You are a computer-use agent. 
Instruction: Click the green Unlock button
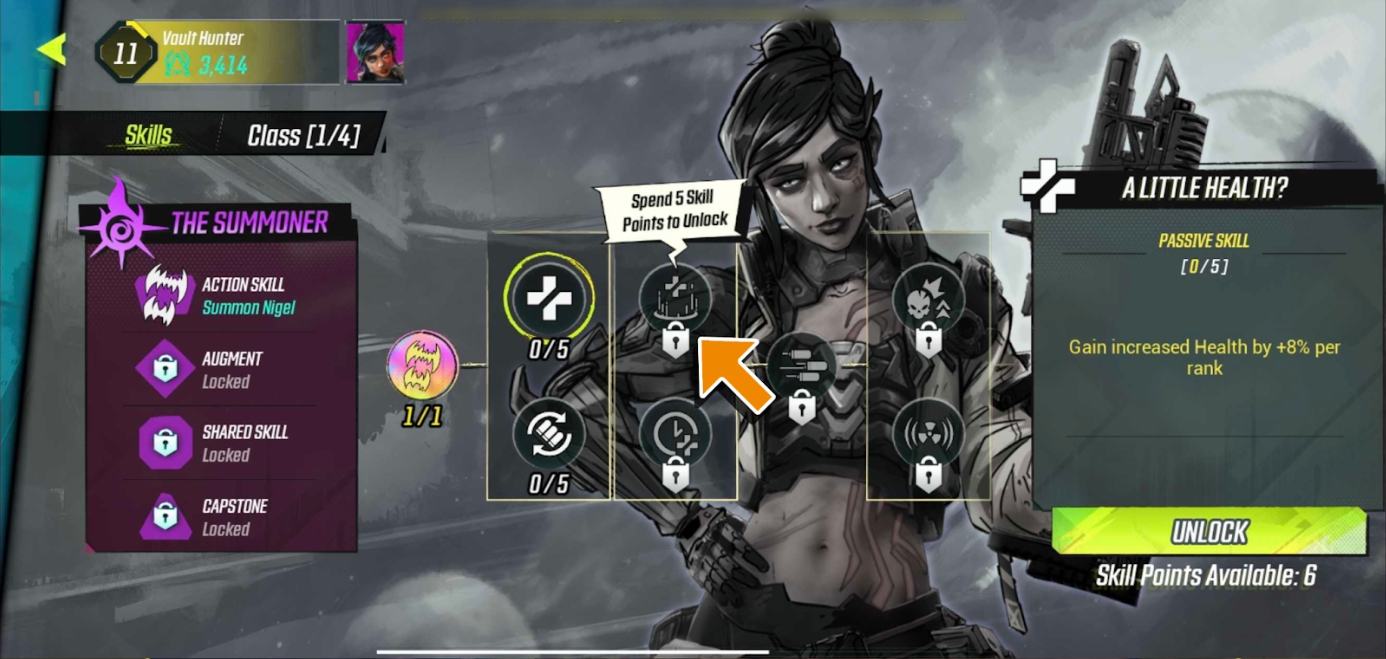click(x=1209, y=532)
